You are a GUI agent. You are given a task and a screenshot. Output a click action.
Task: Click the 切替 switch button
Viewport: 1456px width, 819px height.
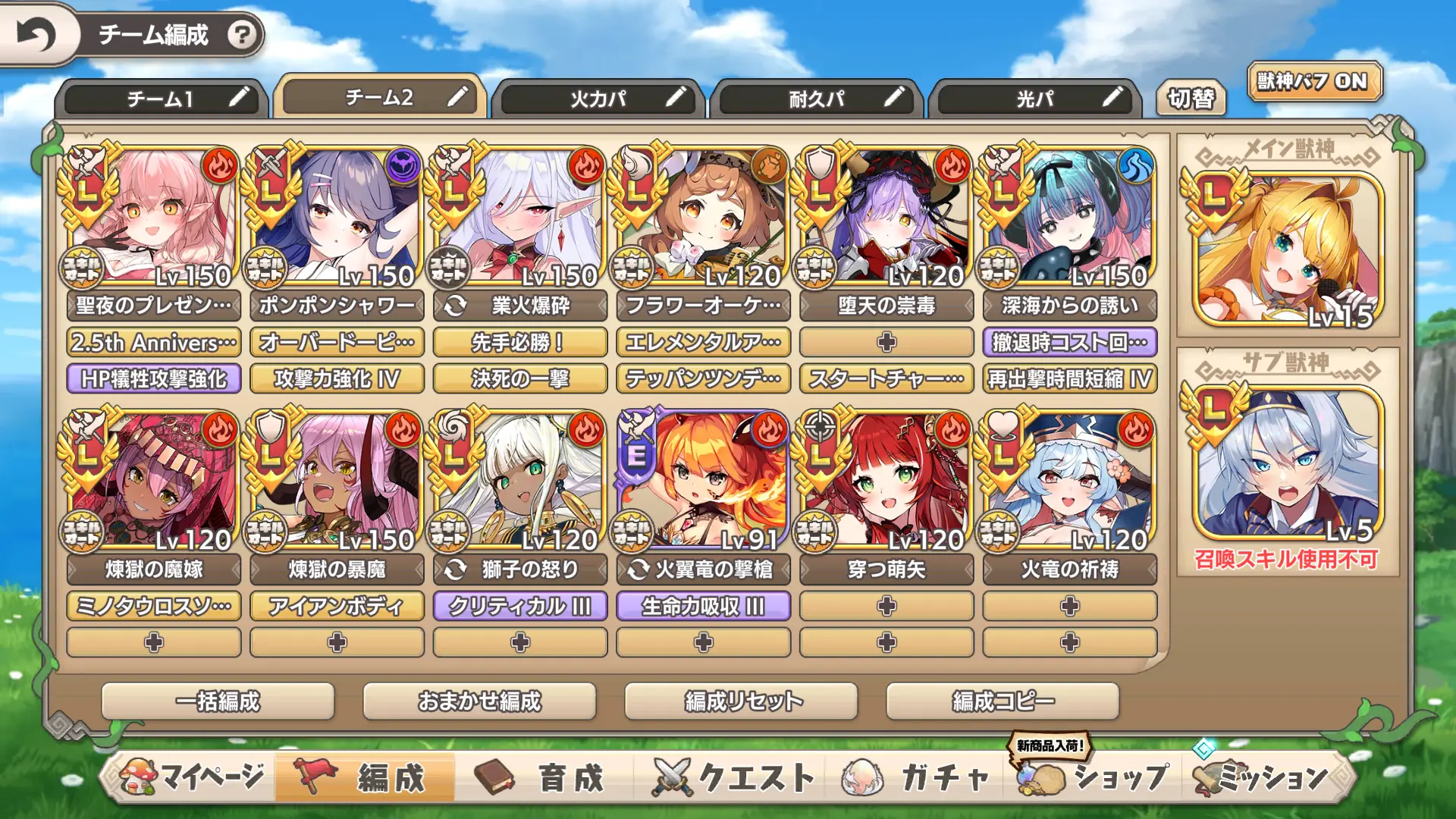[1191, 99]
